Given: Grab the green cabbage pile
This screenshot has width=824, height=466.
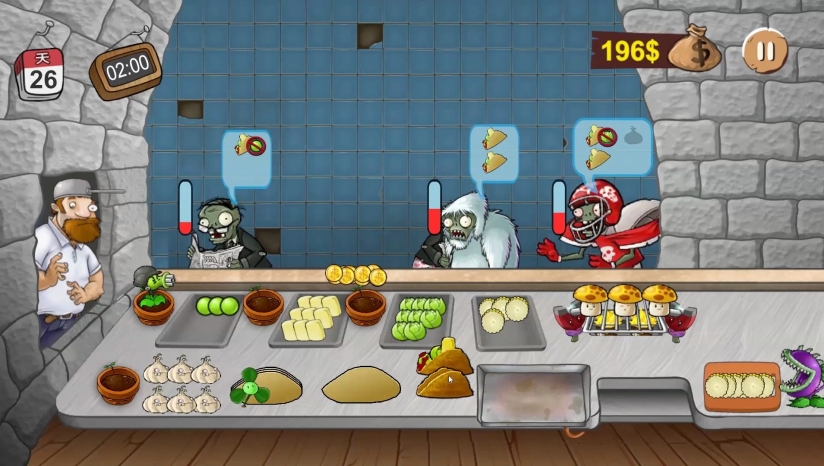Looking at the screenshot, I should (418, 318).
